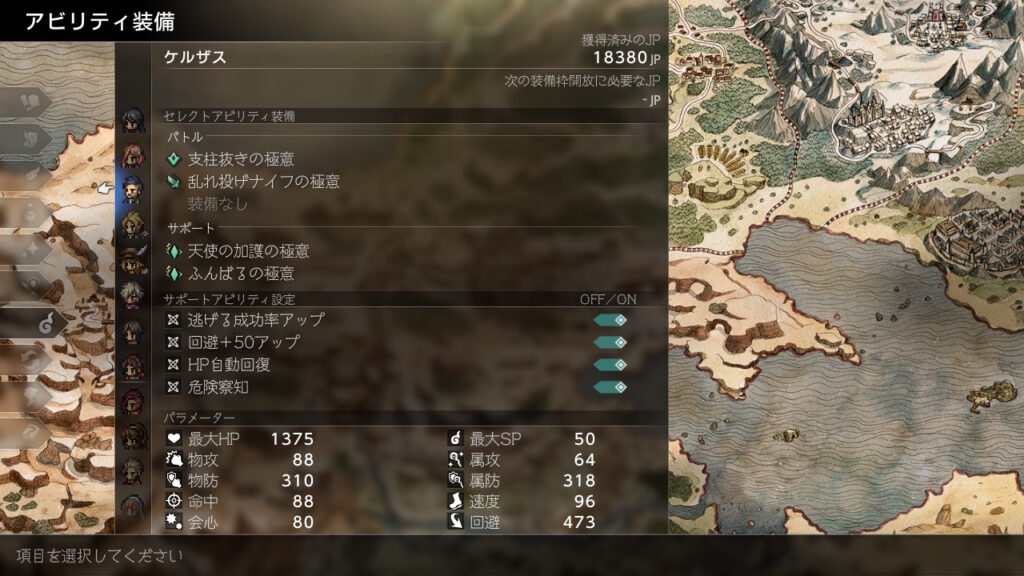Toggle the 逃げる成功率アップ switch

610,320
